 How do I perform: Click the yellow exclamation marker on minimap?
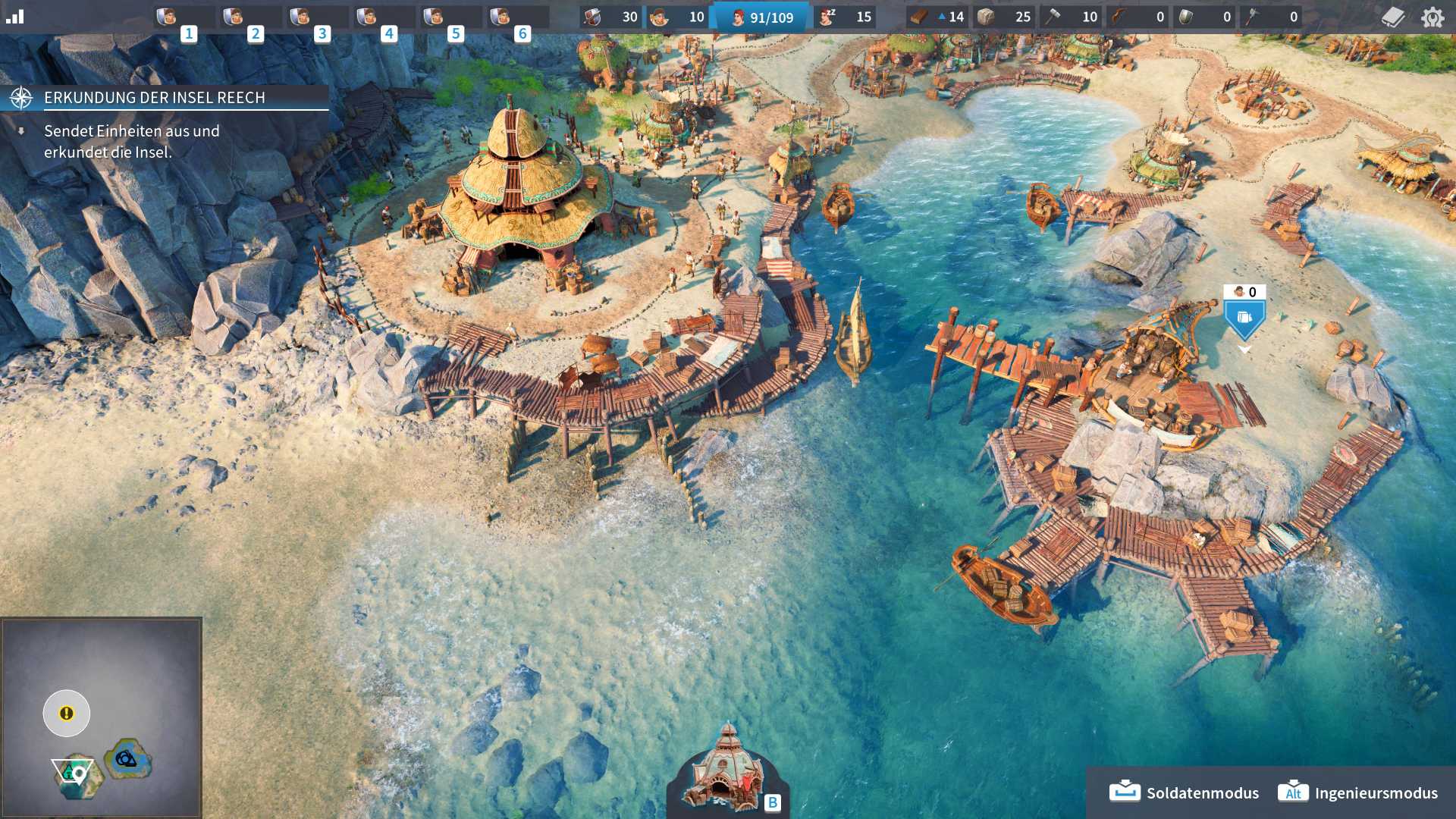67,713
